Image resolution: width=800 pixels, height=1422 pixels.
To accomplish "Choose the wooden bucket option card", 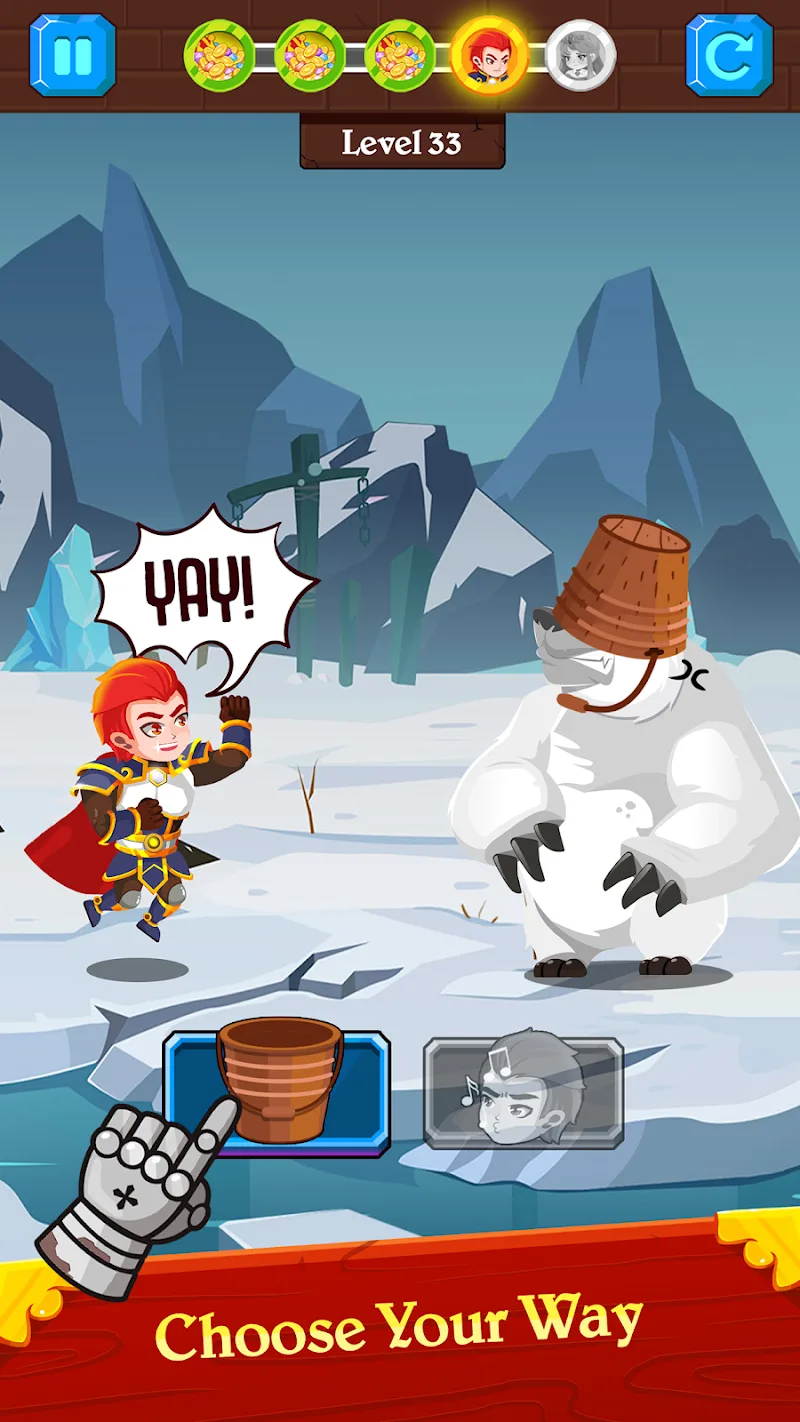I will [277, 1092].
